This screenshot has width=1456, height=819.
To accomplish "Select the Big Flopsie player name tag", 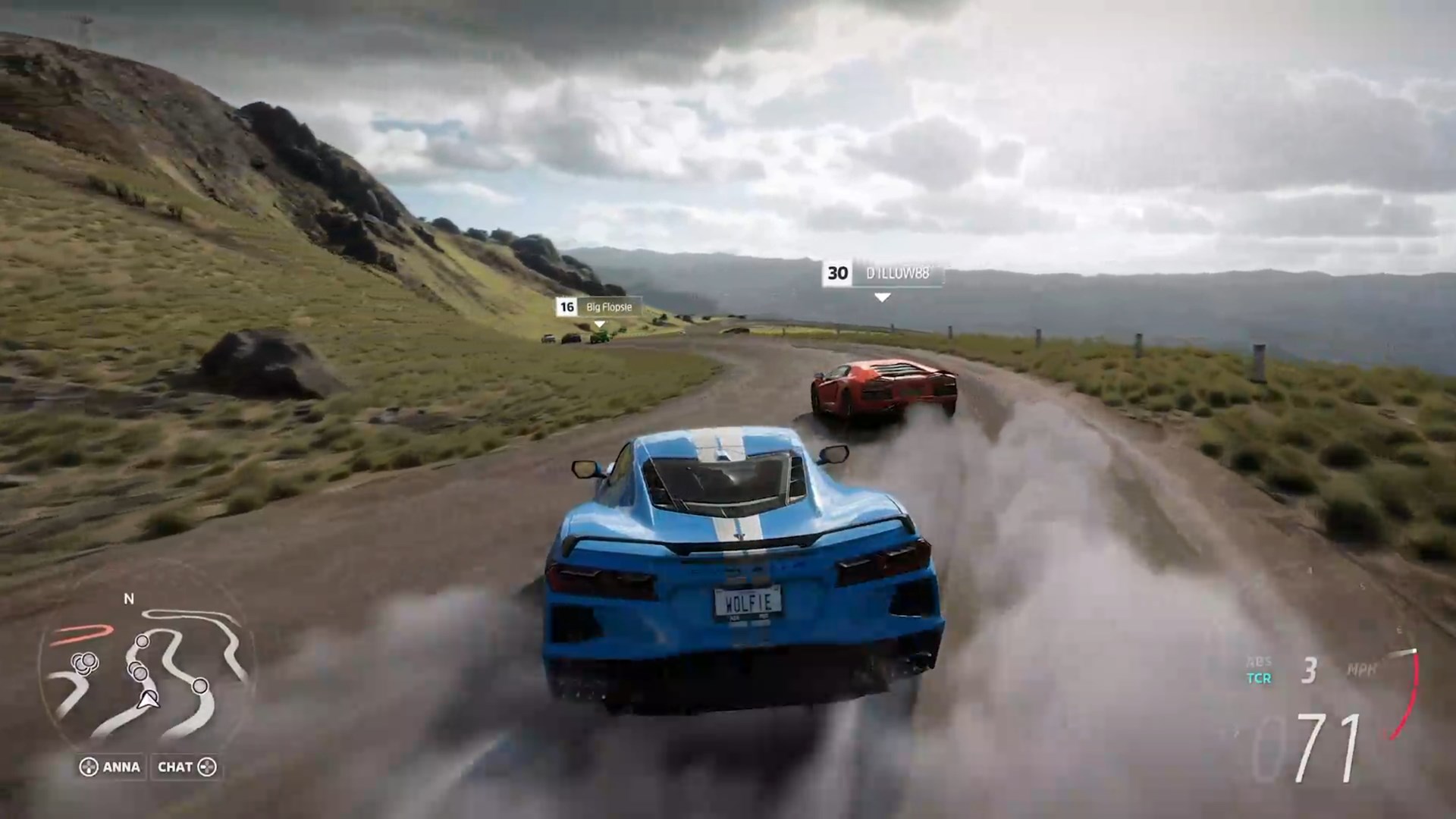I will (599, 307).
